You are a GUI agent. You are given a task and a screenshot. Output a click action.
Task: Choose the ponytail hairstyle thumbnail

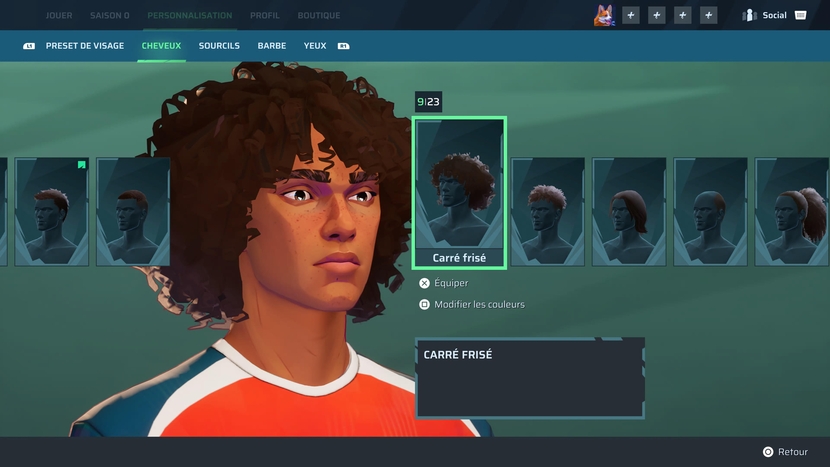791,211
